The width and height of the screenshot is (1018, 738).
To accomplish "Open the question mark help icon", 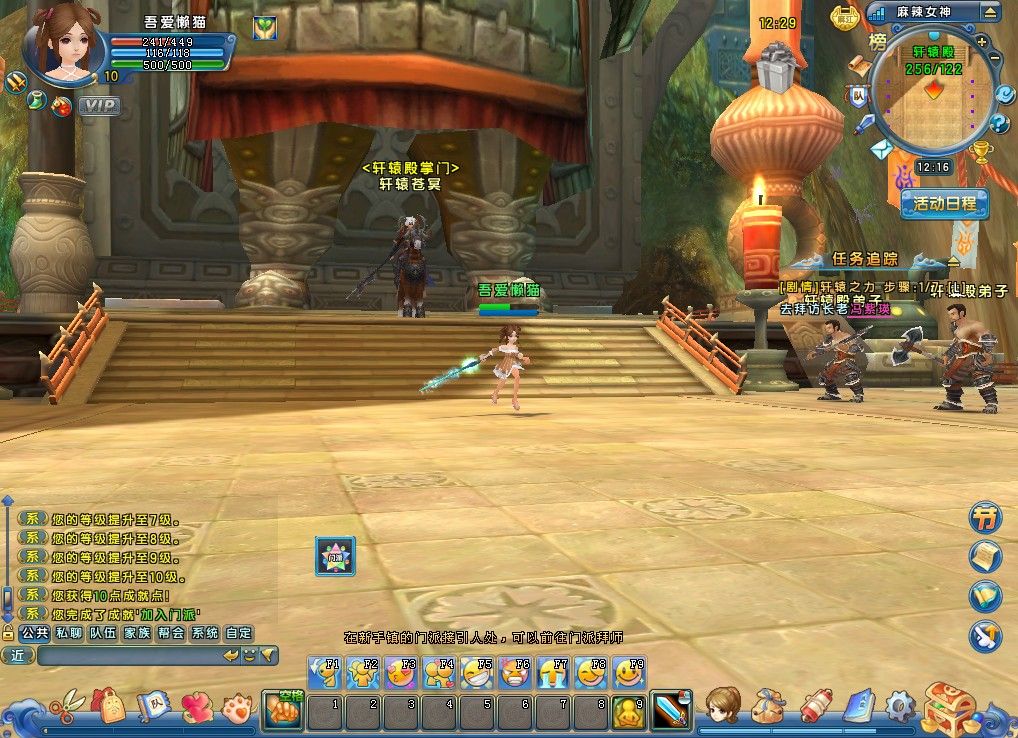I will pyautogui.click(x=998, y=123).
